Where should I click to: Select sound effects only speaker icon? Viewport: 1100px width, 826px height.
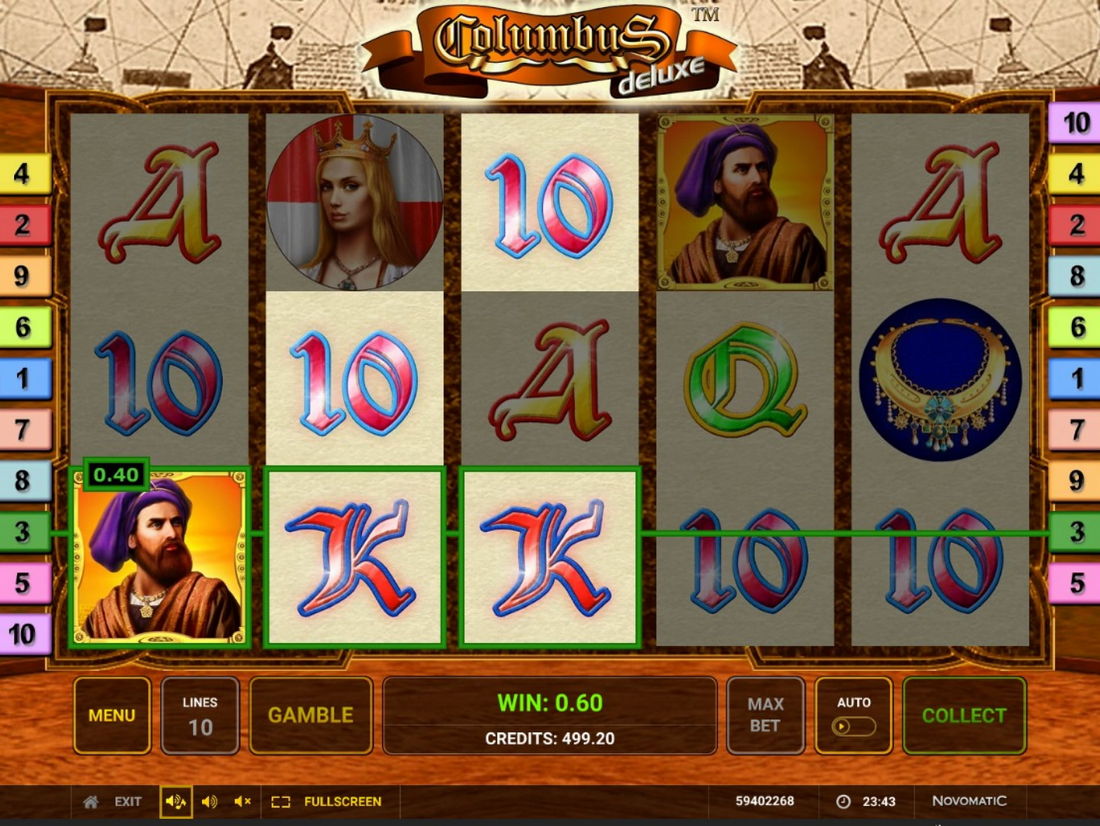[209, 801]
